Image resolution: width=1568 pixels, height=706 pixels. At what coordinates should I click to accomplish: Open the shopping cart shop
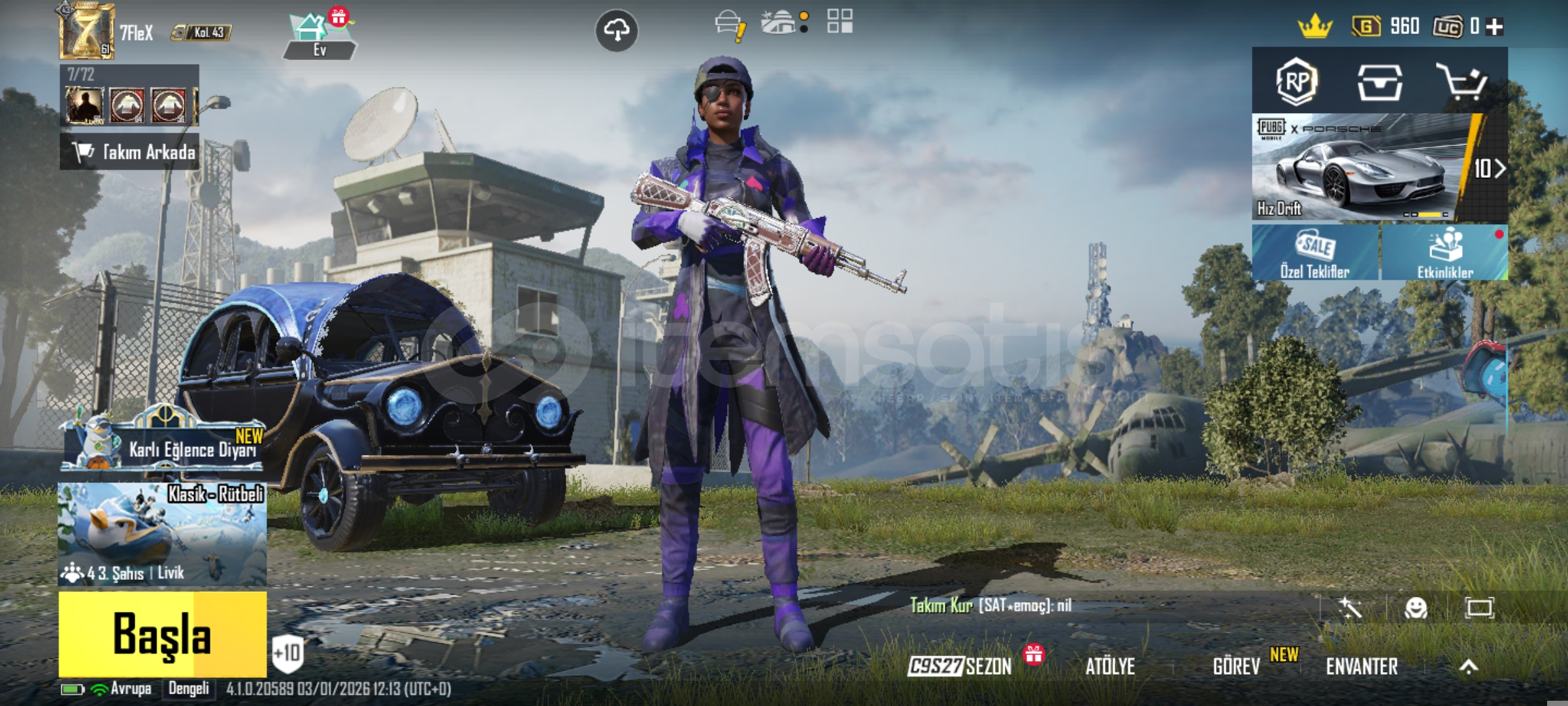click(x=1462, y=82)
